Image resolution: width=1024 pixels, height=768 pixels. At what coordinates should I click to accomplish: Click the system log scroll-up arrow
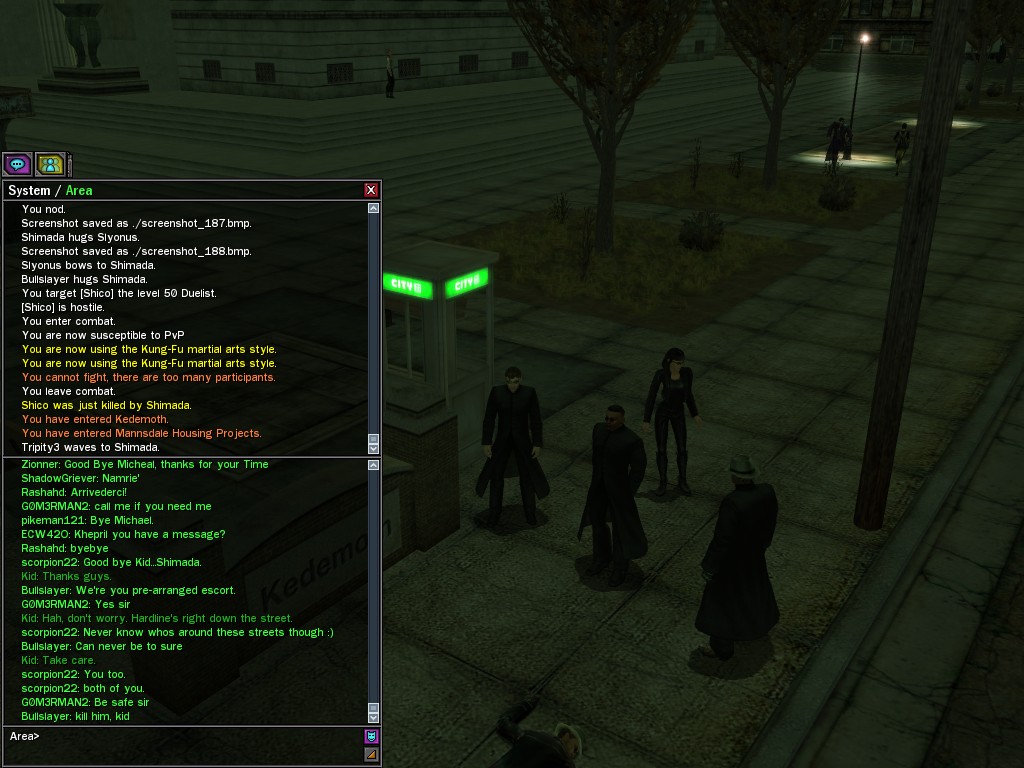374,208
